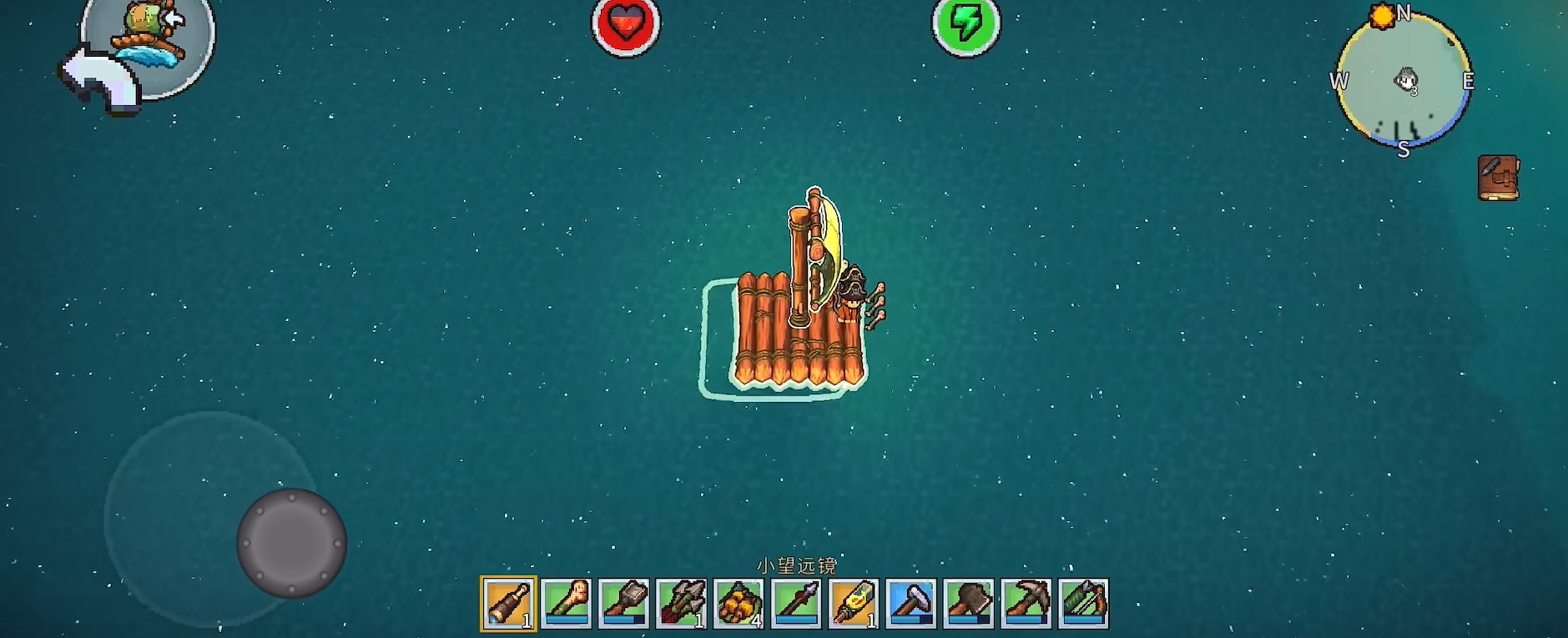Screen dimensions: 1568x638
Task: Select the stone-tipped arrow bundle slot
Action: click(x=681, y=603)
